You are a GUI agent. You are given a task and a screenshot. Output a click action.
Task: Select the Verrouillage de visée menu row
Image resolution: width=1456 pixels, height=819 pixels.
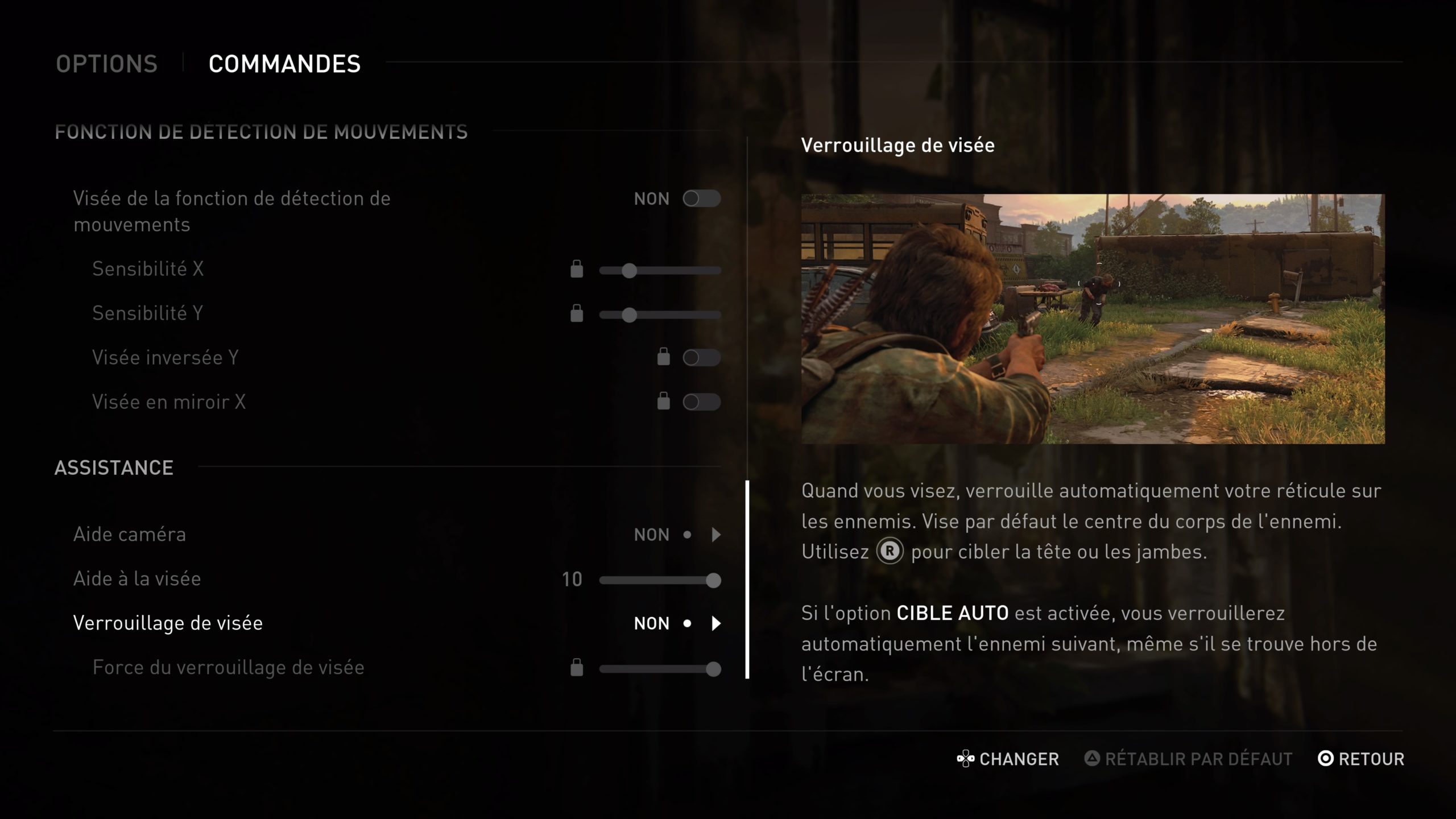tap(168, 623)
